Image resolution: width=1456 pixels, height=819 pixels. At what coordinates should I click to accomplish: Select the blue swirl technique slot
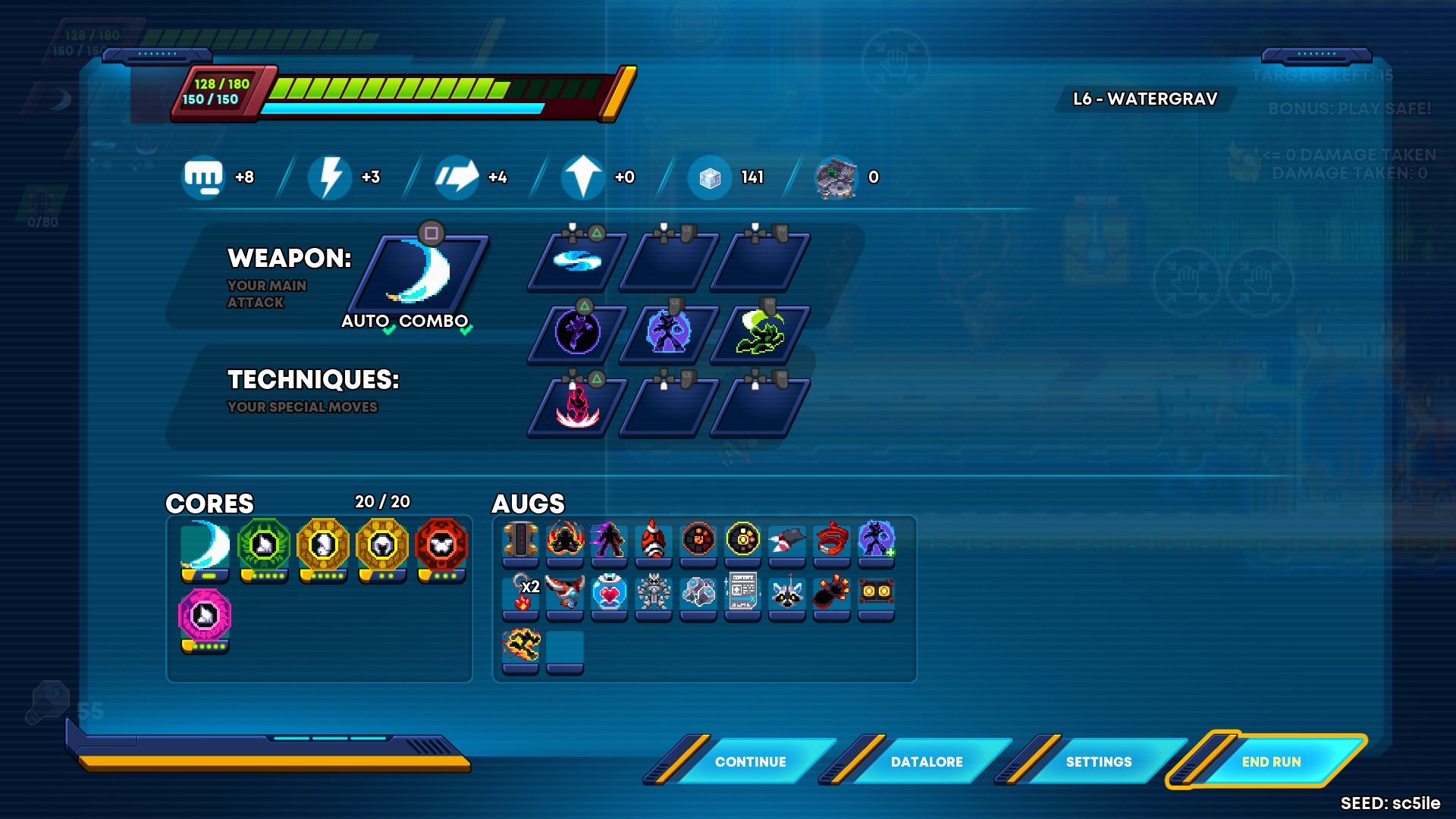pos(577,262)
